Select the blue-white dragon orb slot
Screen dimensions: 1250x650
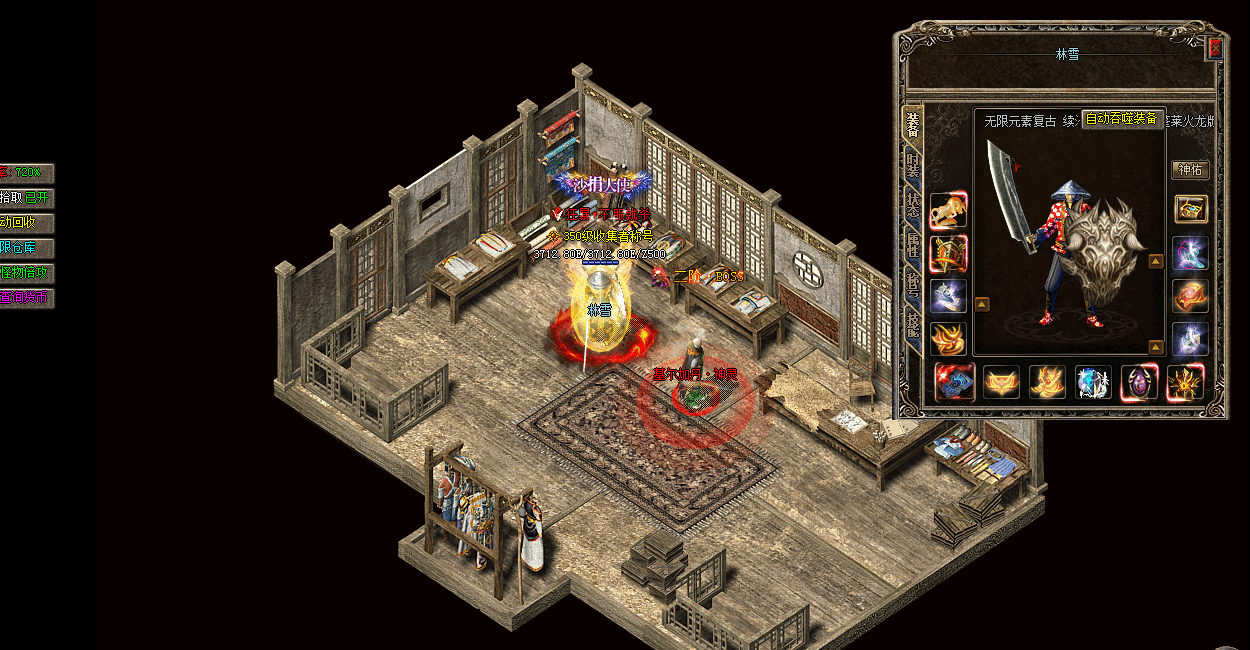(1093, 382)
